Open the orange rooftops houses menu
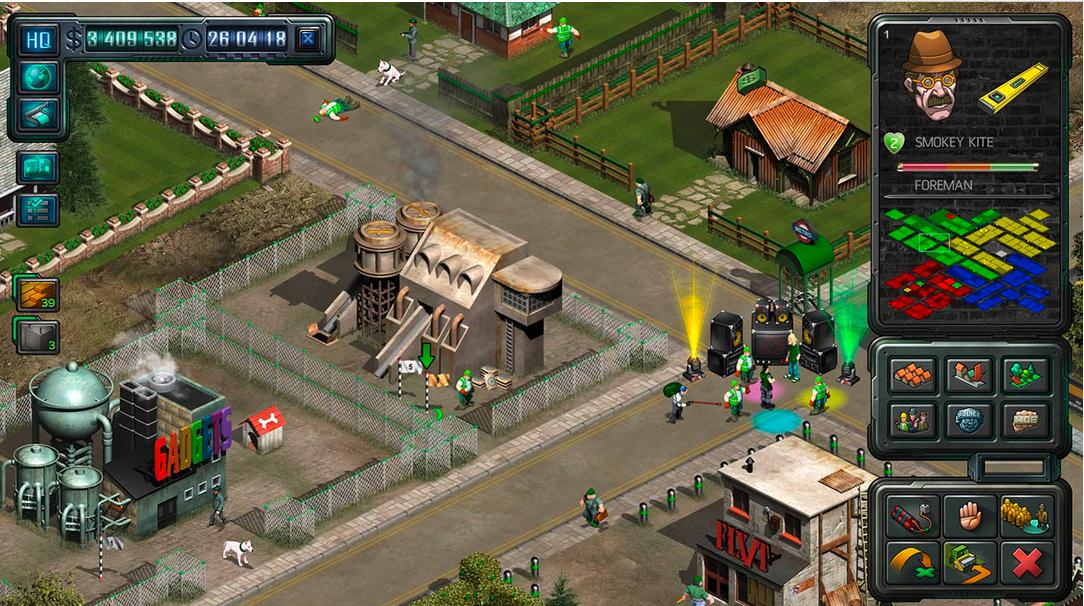This screenshot has width=1084, height=606. click(x=914, y=376)
